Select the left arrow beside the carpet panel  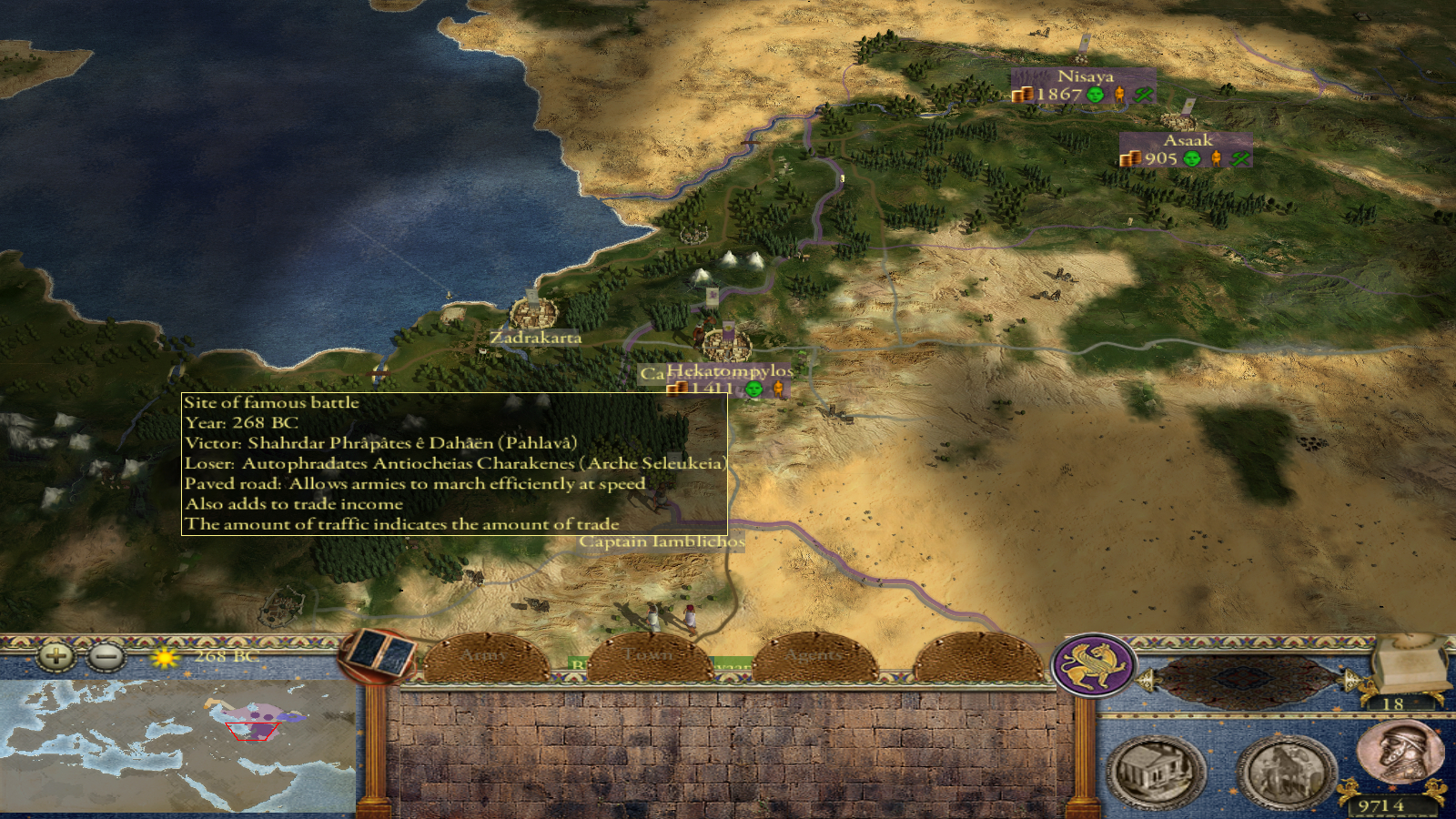(x=1147, y=680)
